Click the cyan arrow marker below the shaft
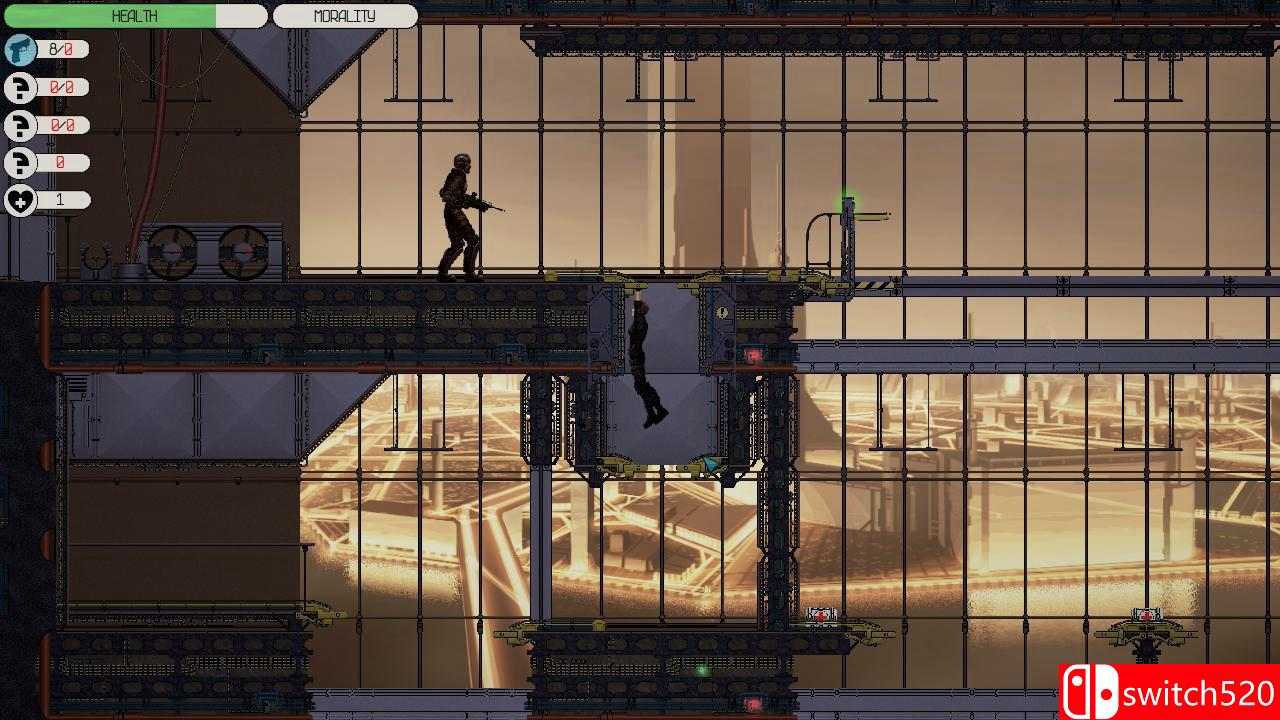Viewport: 1280px width, 720px height. [x=711, y=463]
